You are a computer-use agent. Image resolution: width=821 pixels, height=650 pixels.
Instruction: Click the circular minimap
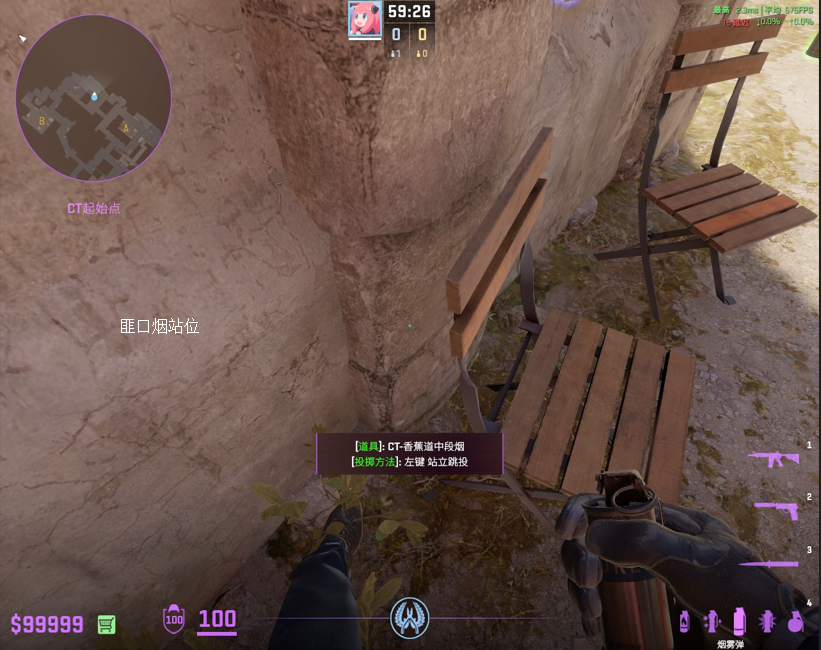tap(93, 97)
